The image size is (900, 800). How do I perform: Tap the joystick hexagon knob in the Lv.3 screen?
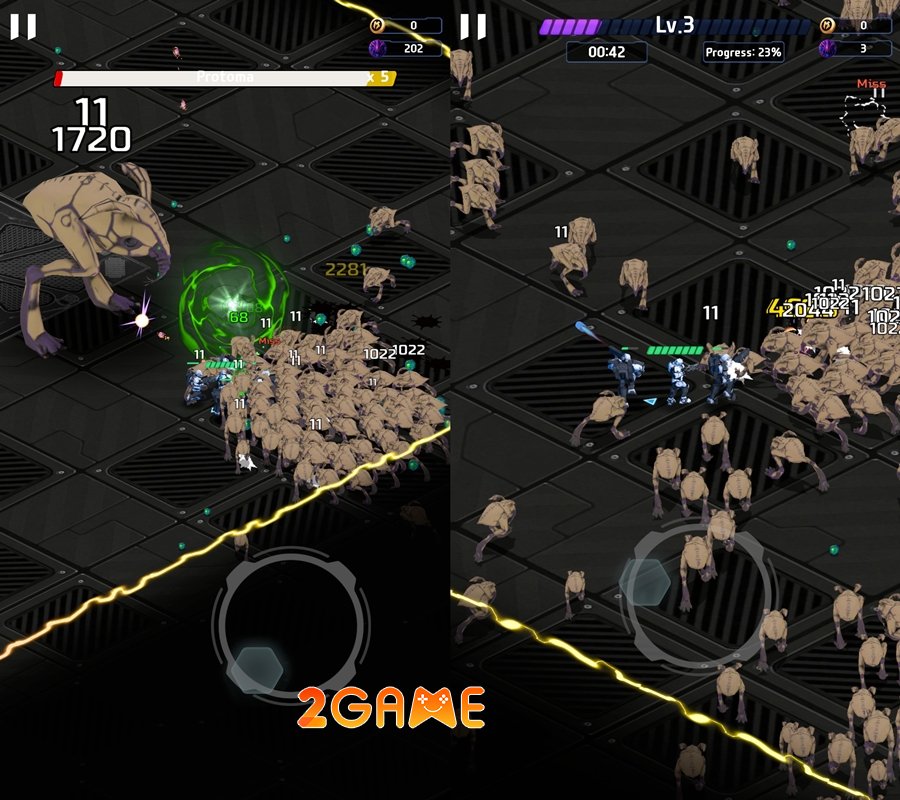(x=645, y=581)
